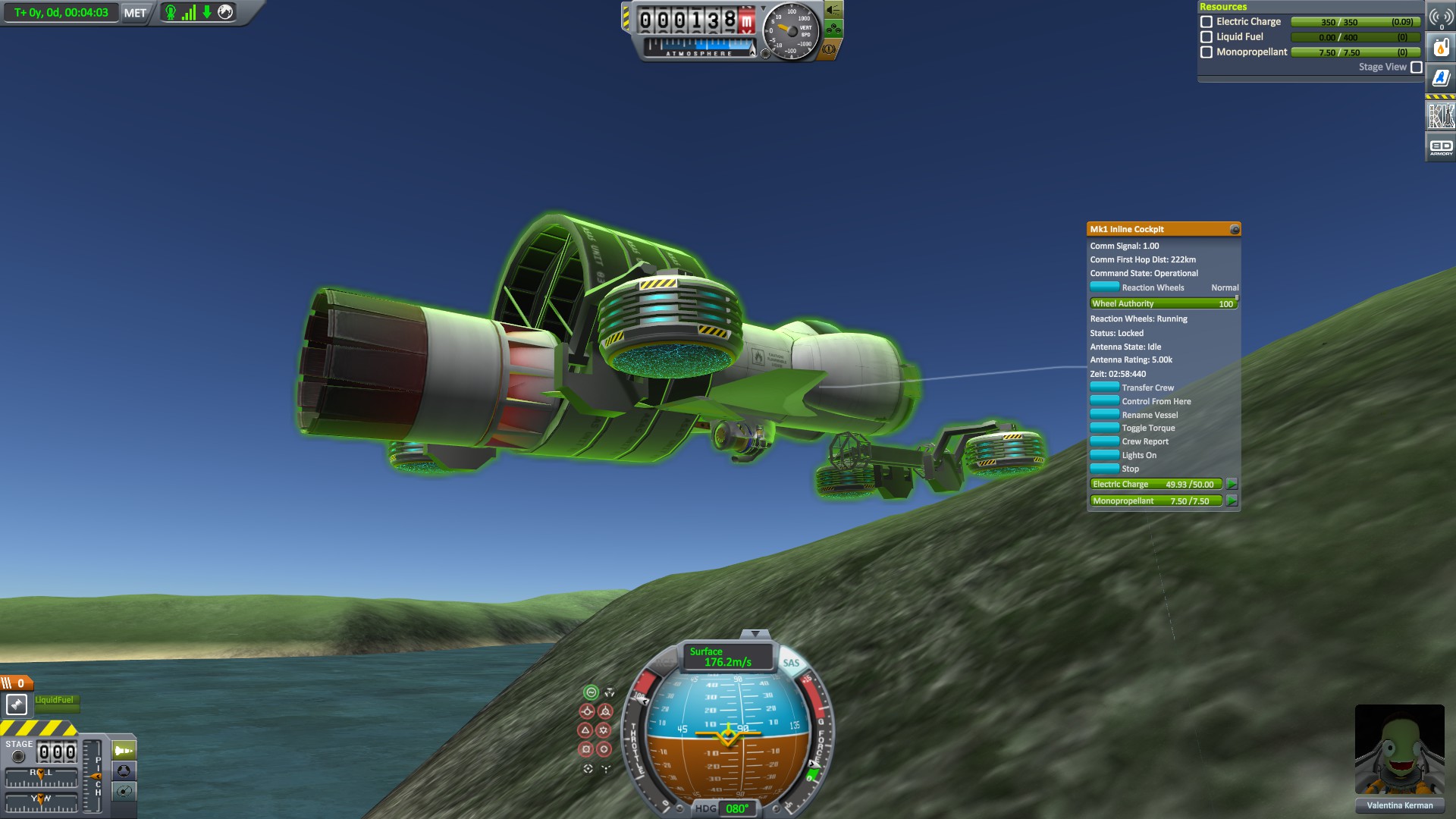
Task: Pin the Mk1 Inline Cockpit window
Action: click(1235, 230)
